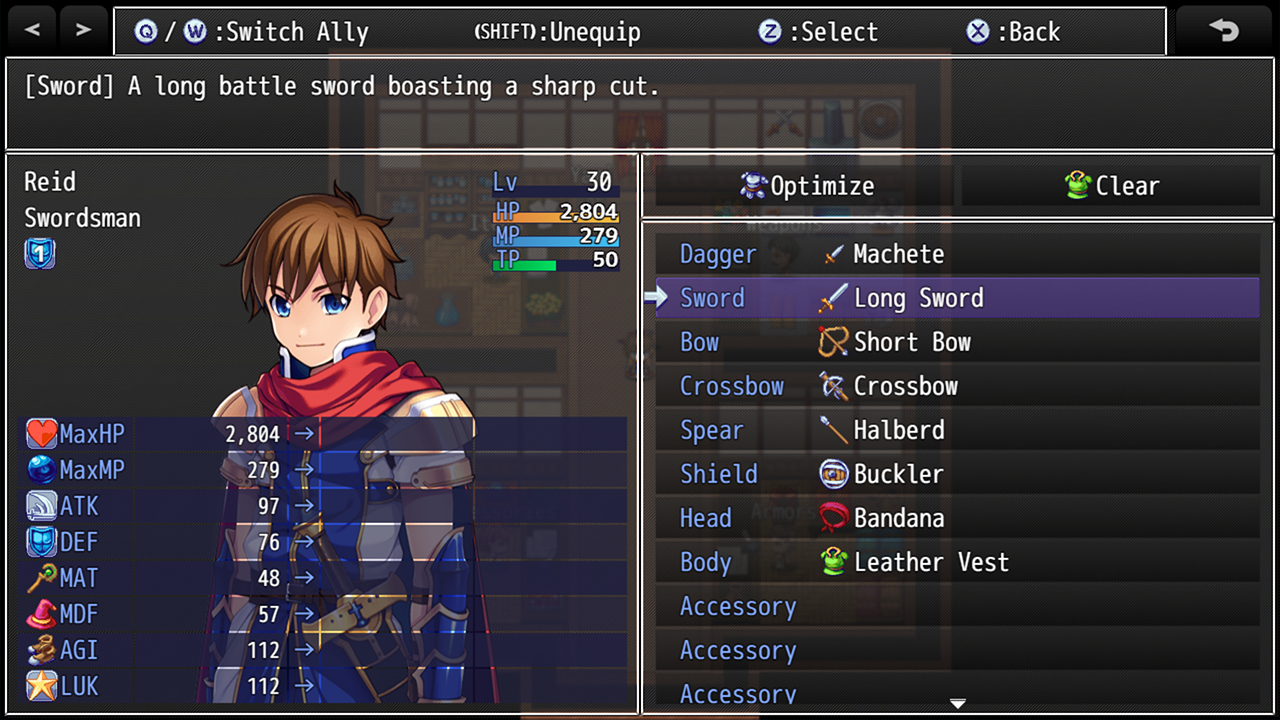Choose the Body slot with Leather Vest
This screenshot has height=720, width=1280.
[x=957, y=562]
